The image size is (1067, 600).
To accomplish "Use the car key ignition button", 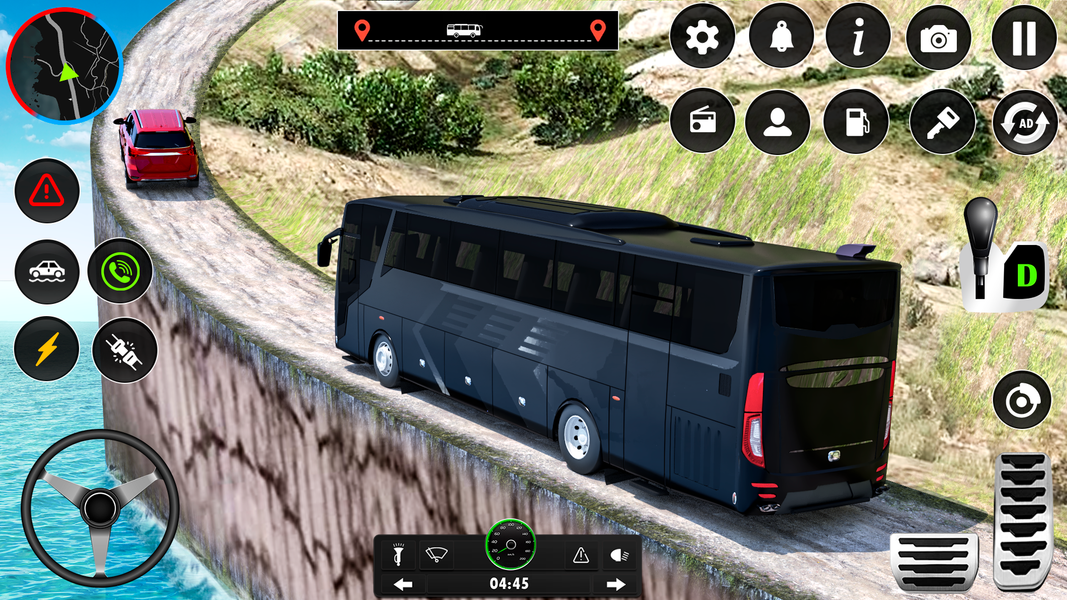I will click(943, 122).
